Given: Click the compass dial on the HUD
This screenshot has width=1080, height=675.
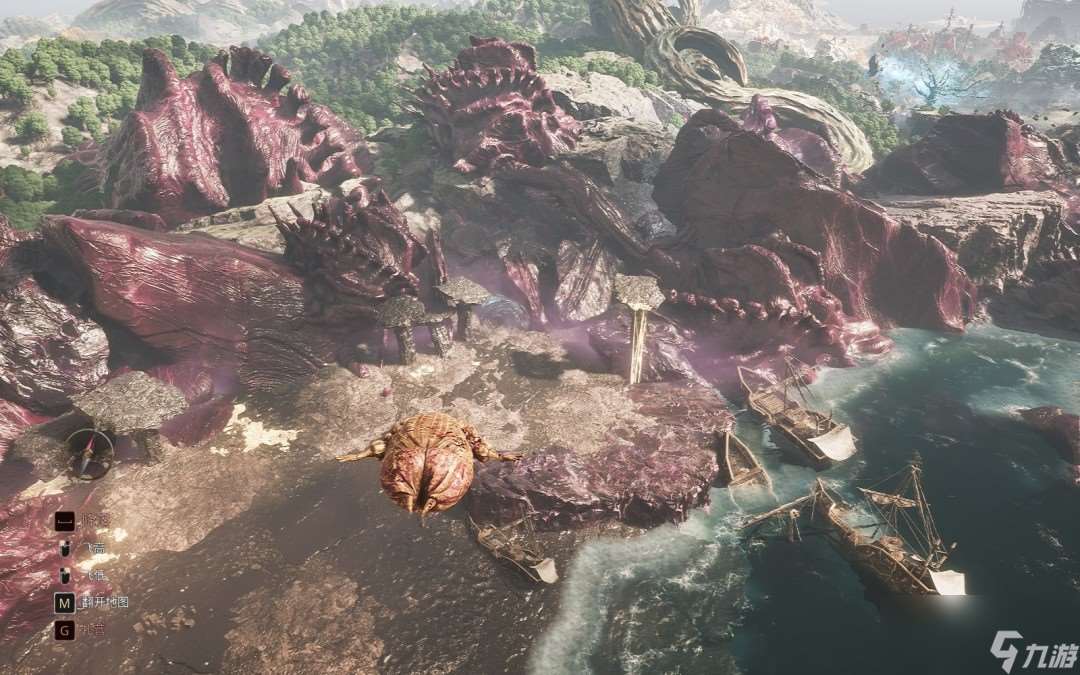Looking at the screenshot, I should [89, 452].
